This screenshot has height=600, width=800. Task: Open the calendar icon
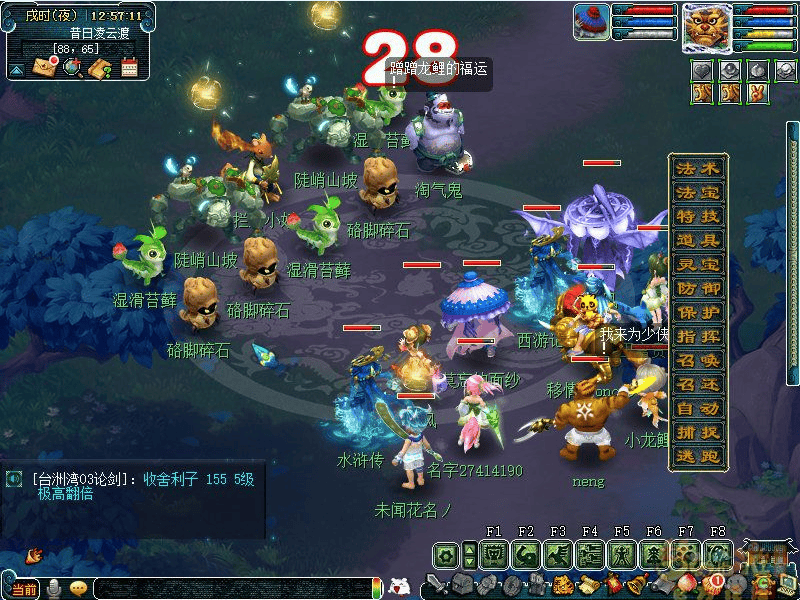[x=129, y=68]
